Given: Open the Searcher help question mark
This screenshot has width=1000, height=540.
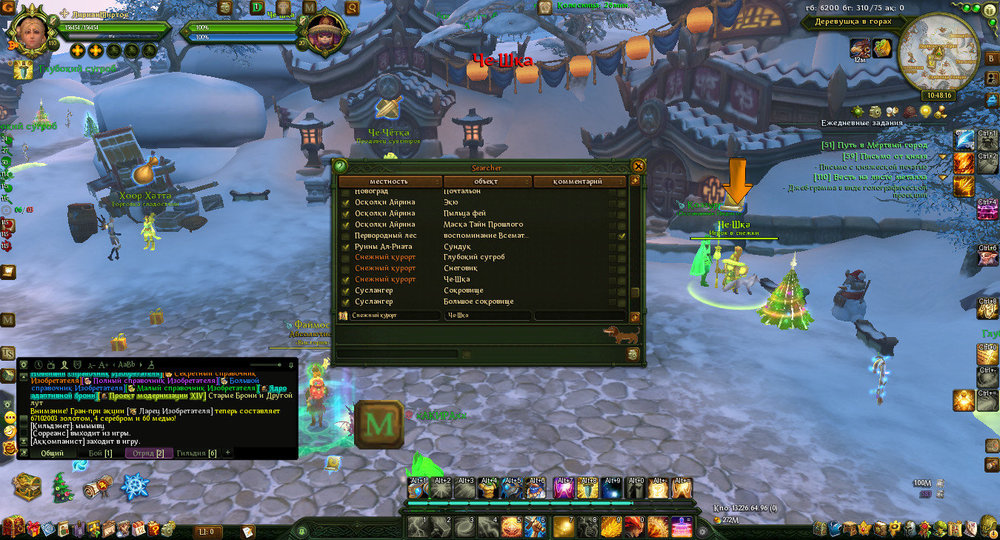Looking at the screenshot, I should 340,166.
